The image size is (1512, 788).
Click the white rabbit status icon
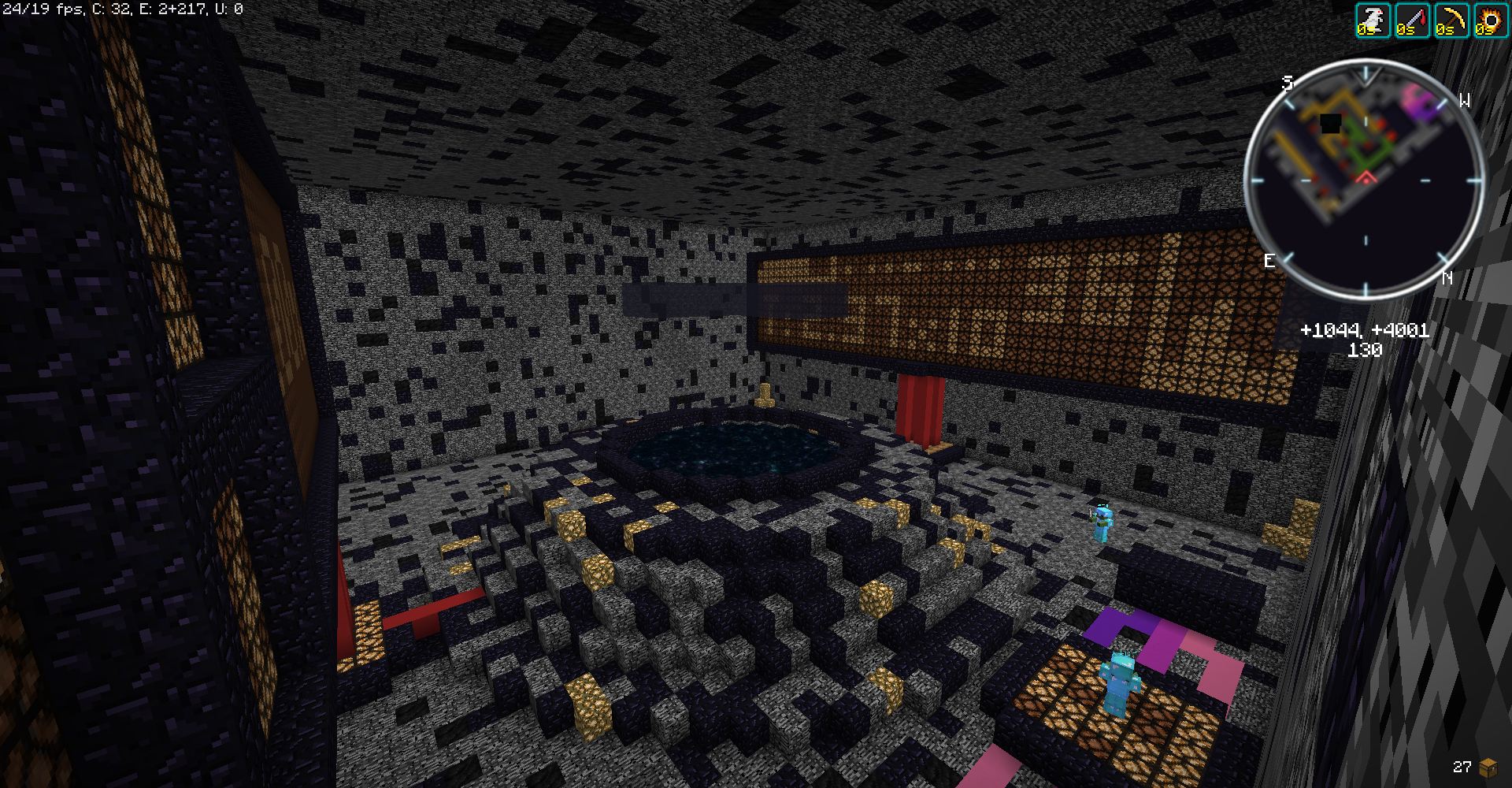point(1373,20)
